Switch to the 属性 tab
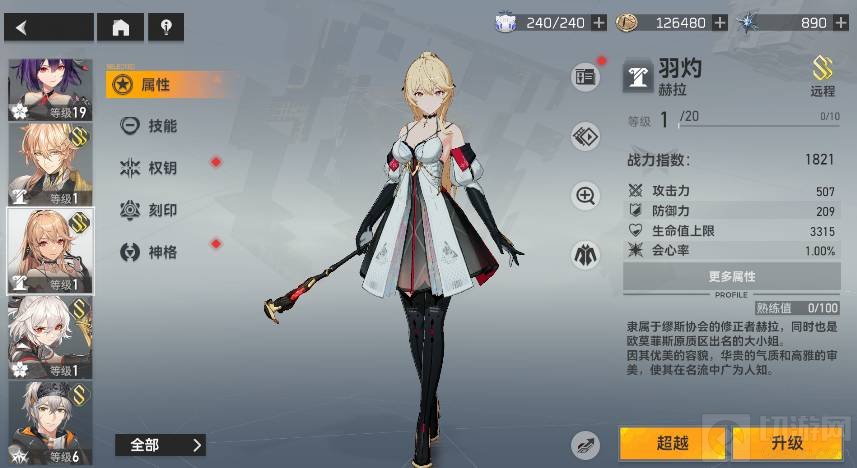 click(154, 85)
